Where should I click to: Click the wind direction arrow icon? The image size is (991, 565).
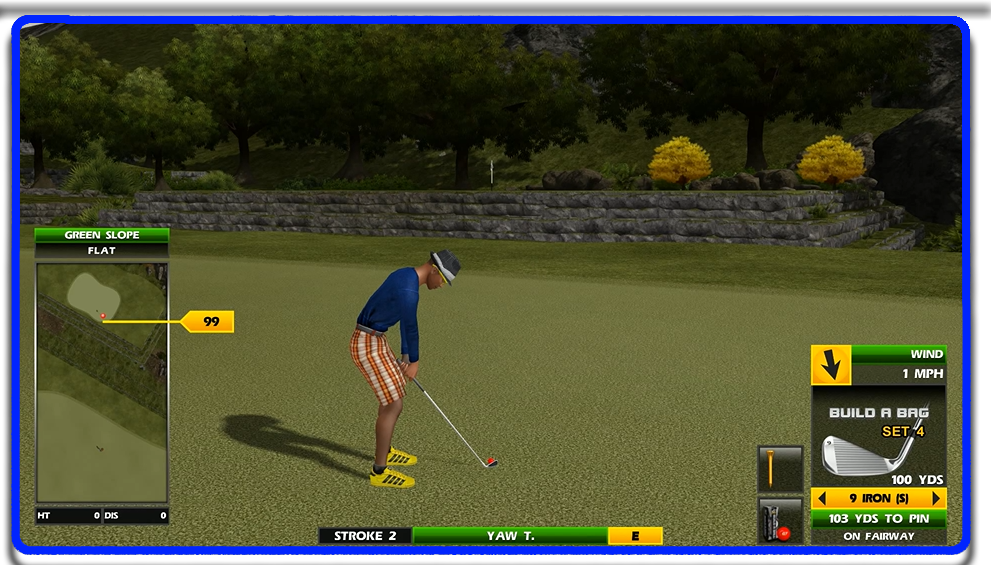831,365
